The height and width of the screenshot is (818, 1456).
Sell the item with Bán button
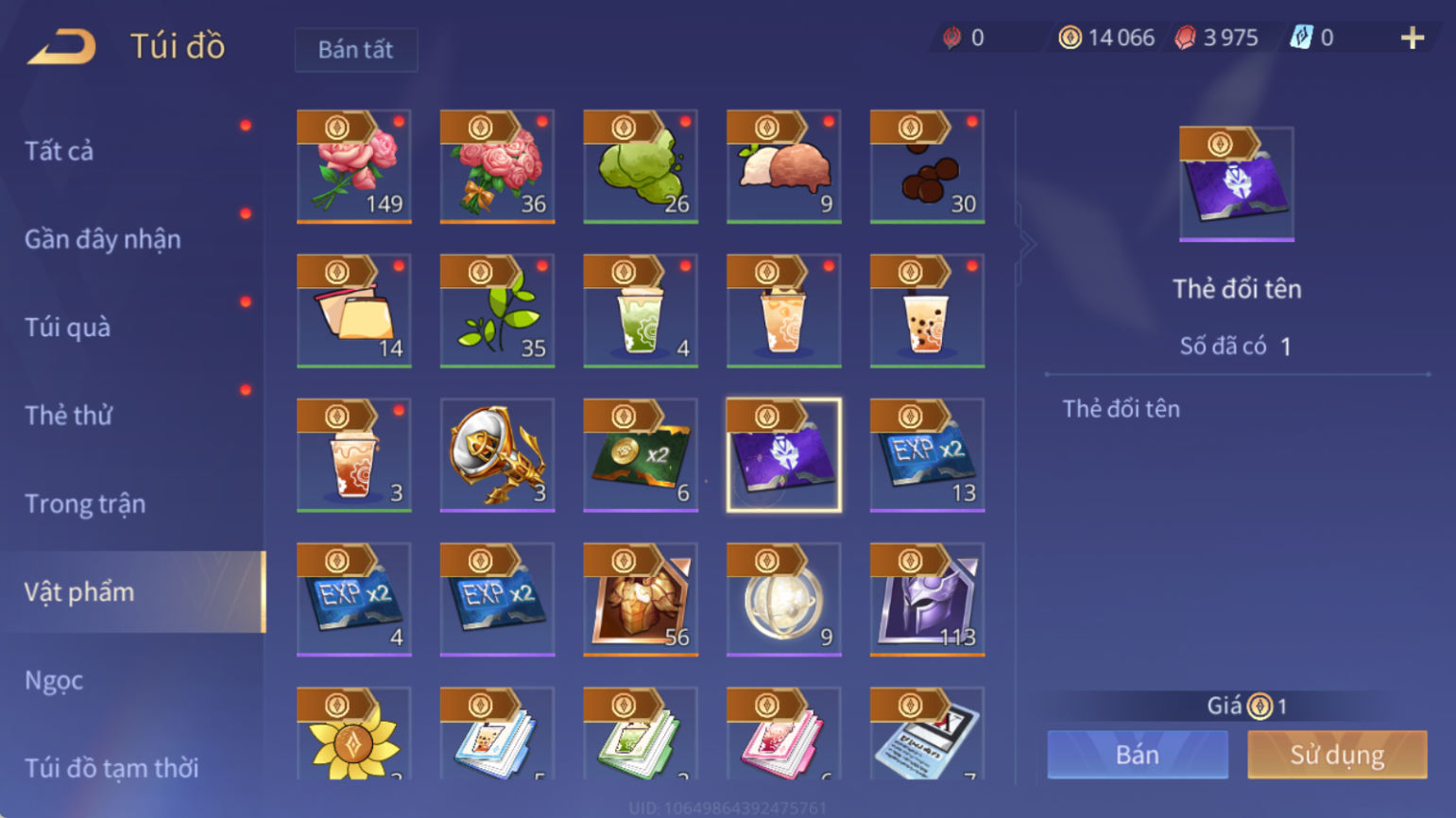coord(1138,755)
